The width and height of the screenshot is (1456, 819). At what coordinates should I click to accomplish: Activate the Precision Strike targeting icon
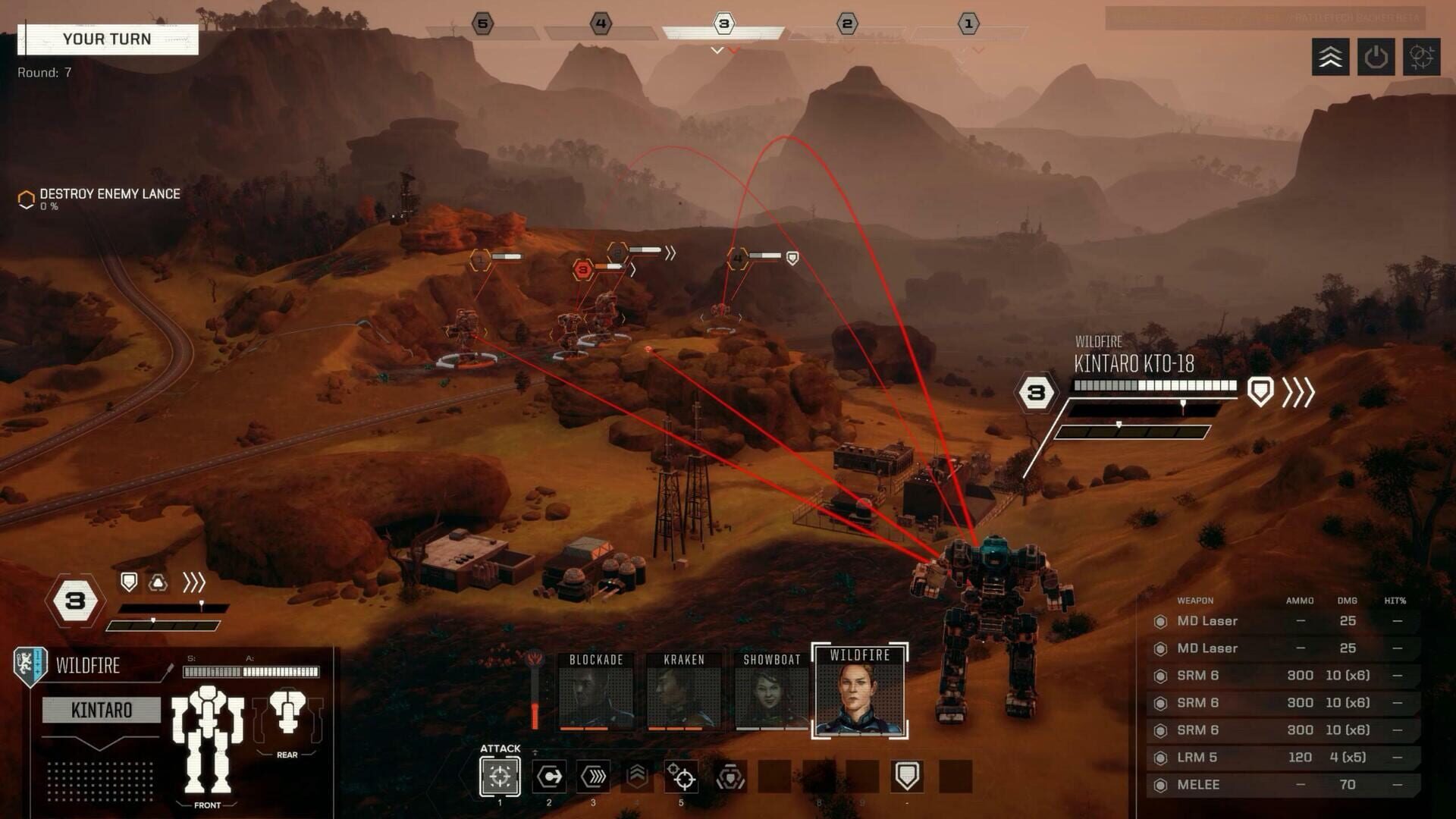[682, 773]
